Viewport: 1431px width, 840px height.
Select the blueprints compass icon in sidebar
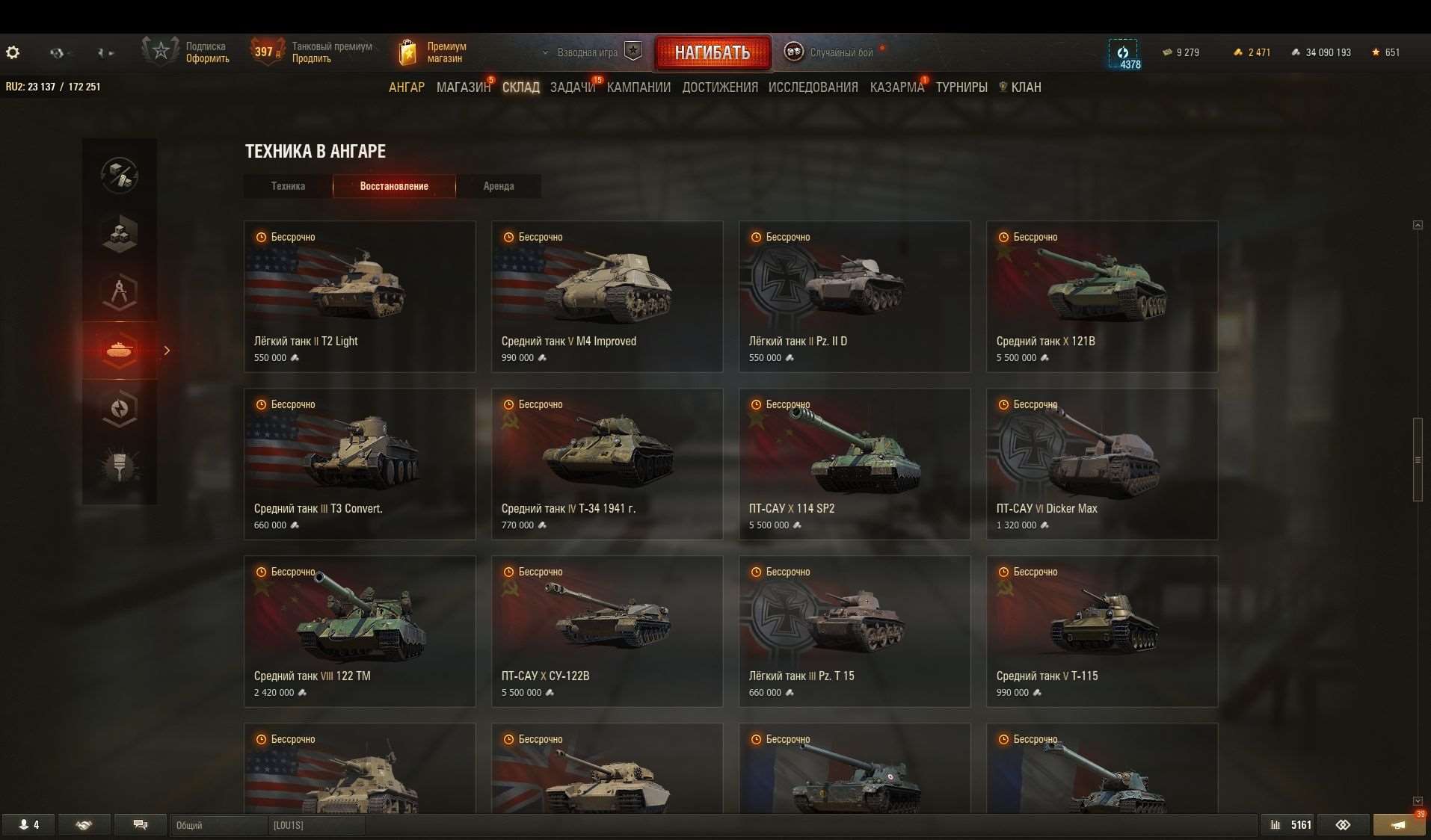[120, 292]
